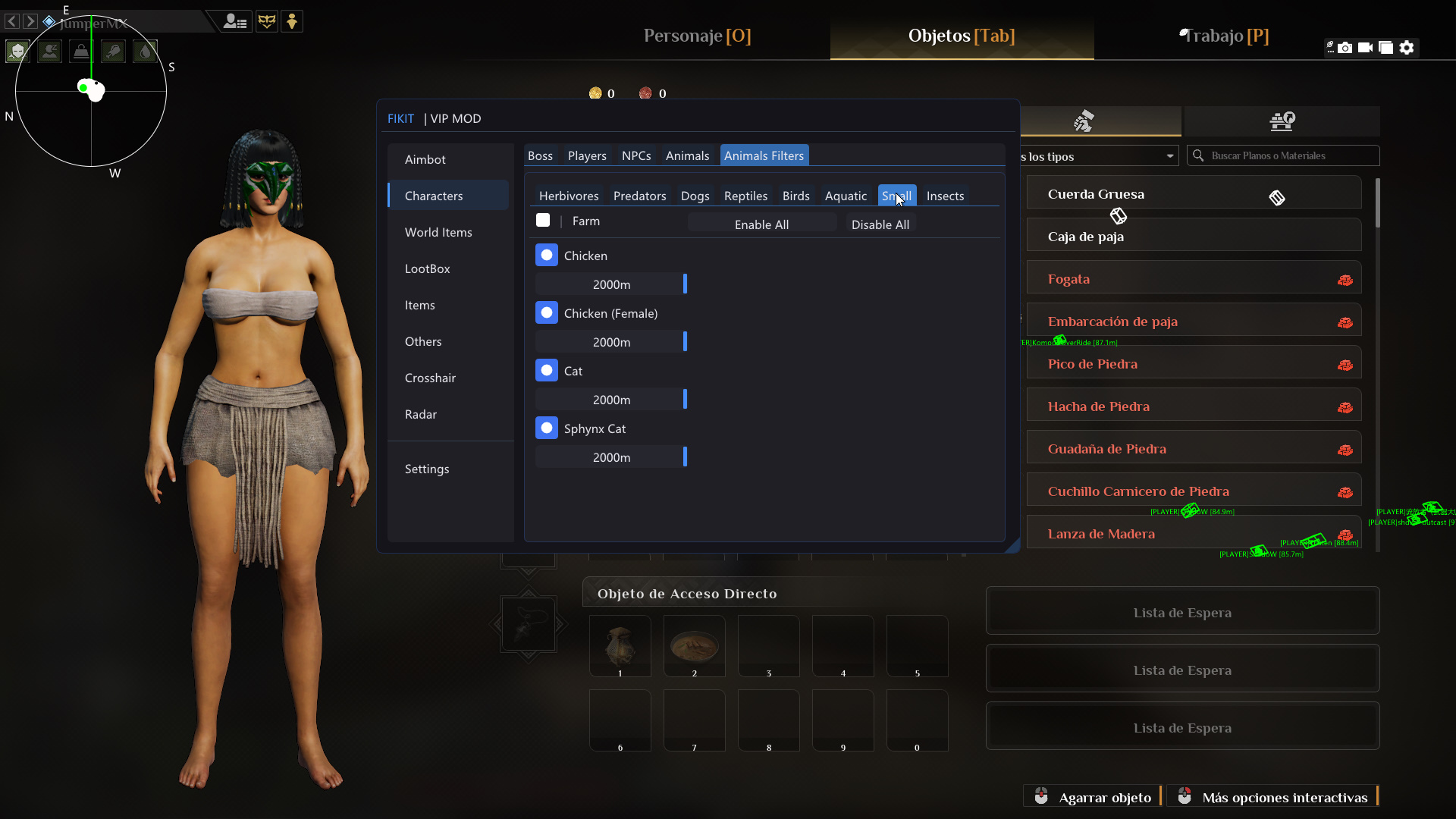Click the weight status icon
The height and width of the screenshot is (819, 1456).
[80, 51]
